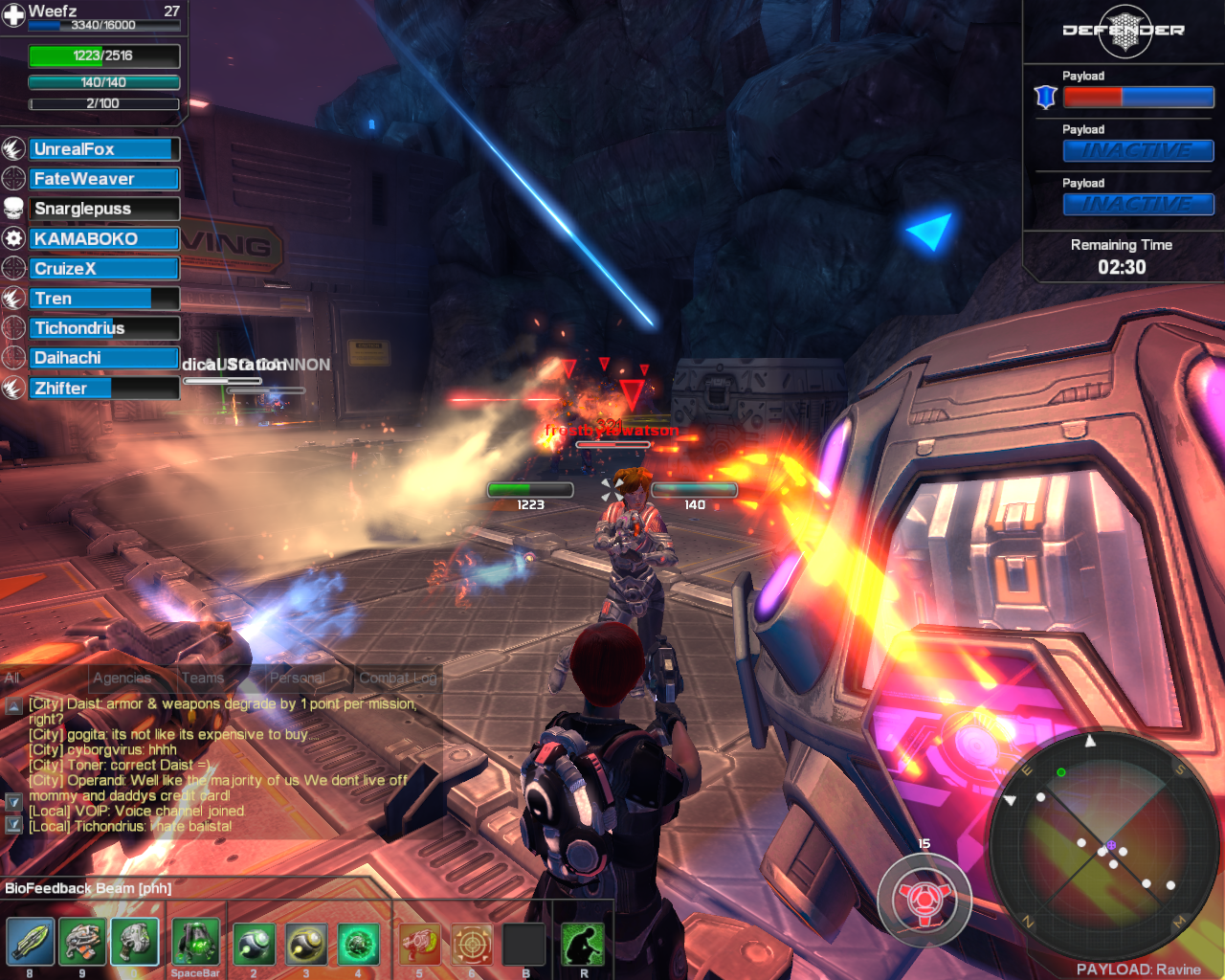The width and height of the screenshot is (1225, 980).
Task: Switch to the Agencies chat tab
Action: (122, 678)
